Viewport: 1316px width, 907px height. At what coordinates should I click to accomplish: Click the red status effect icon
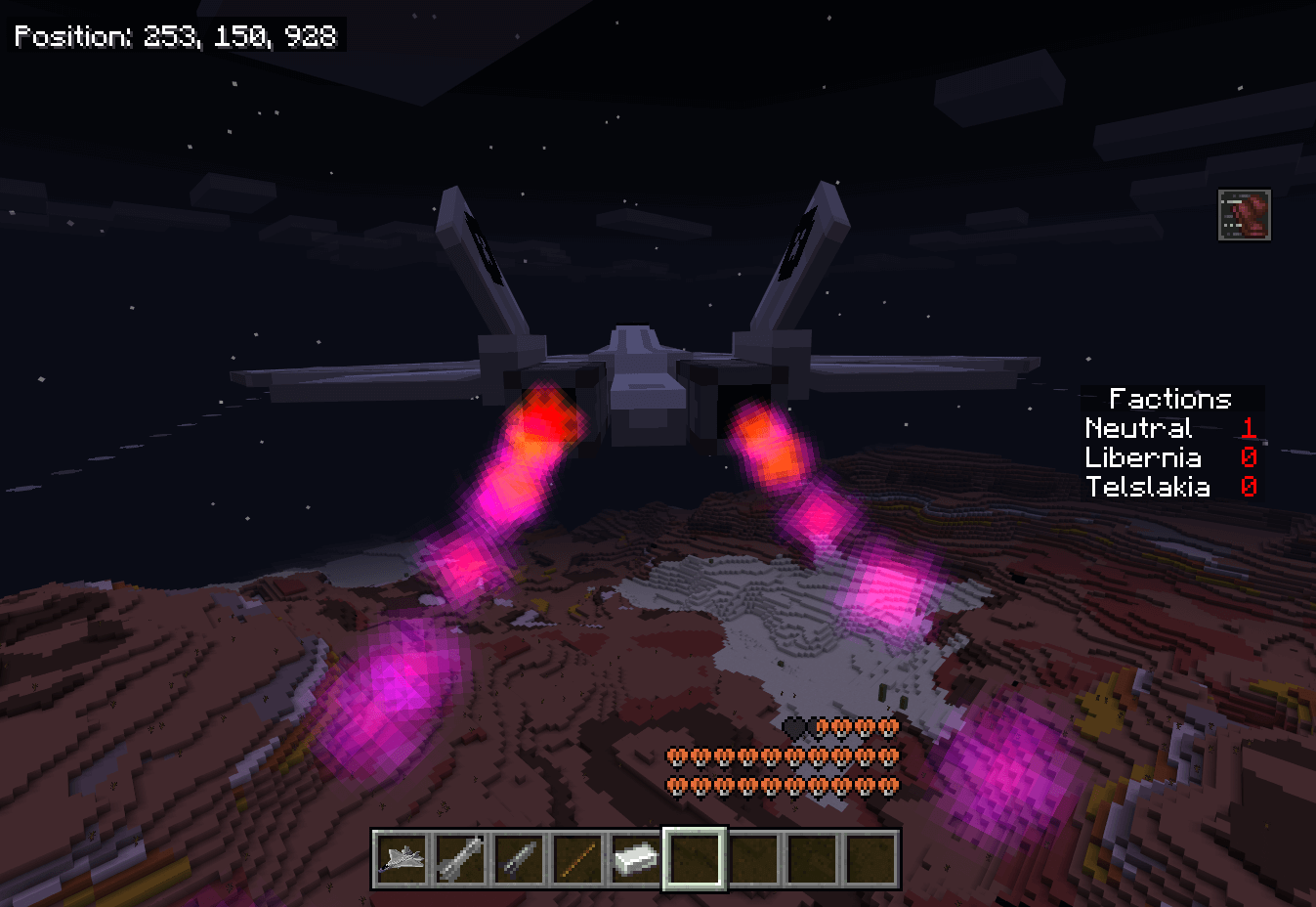click(1244, 215)
